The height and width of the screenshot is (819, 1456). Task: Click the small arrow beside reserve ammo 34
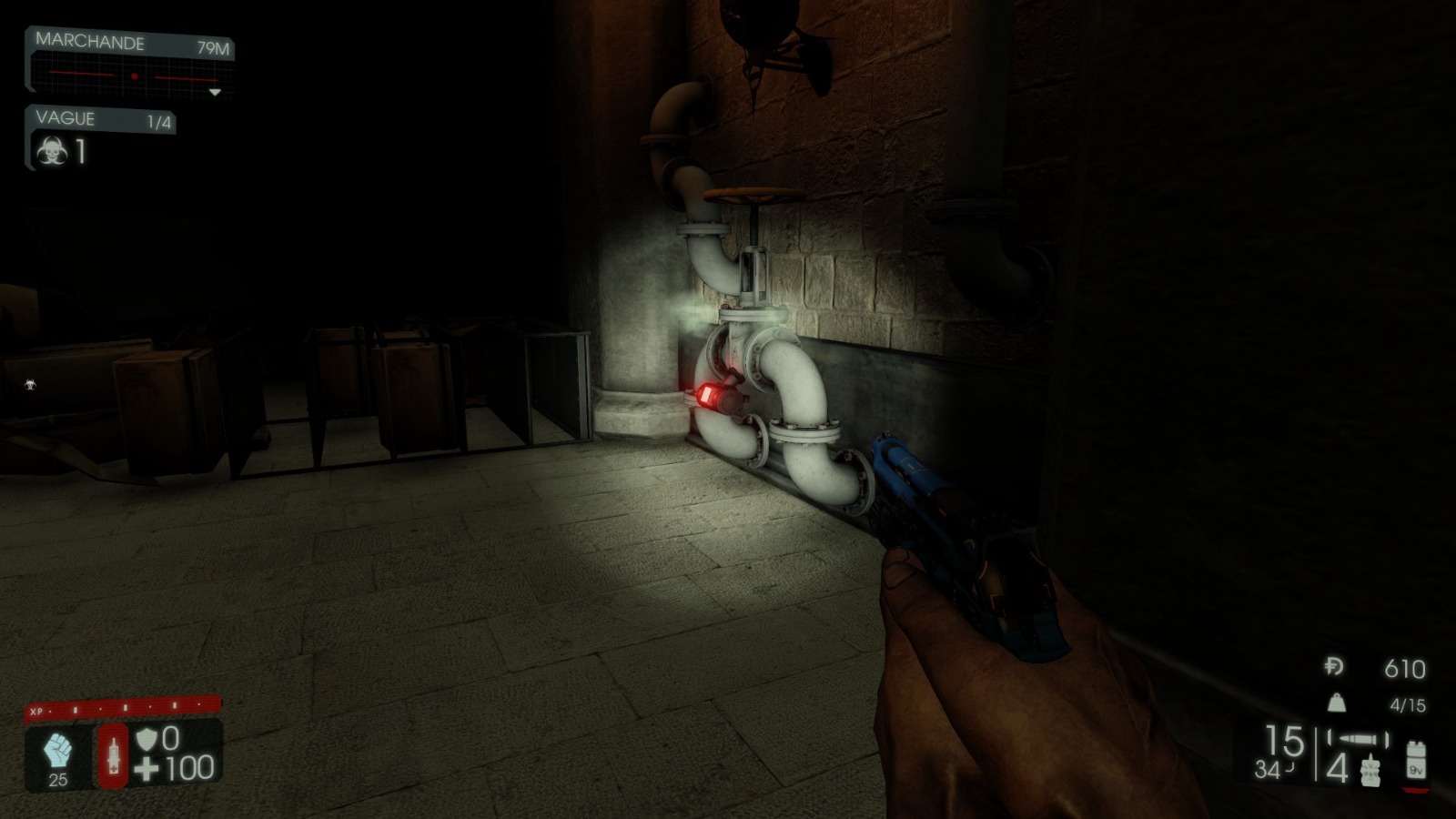(x=1290, y=767)
